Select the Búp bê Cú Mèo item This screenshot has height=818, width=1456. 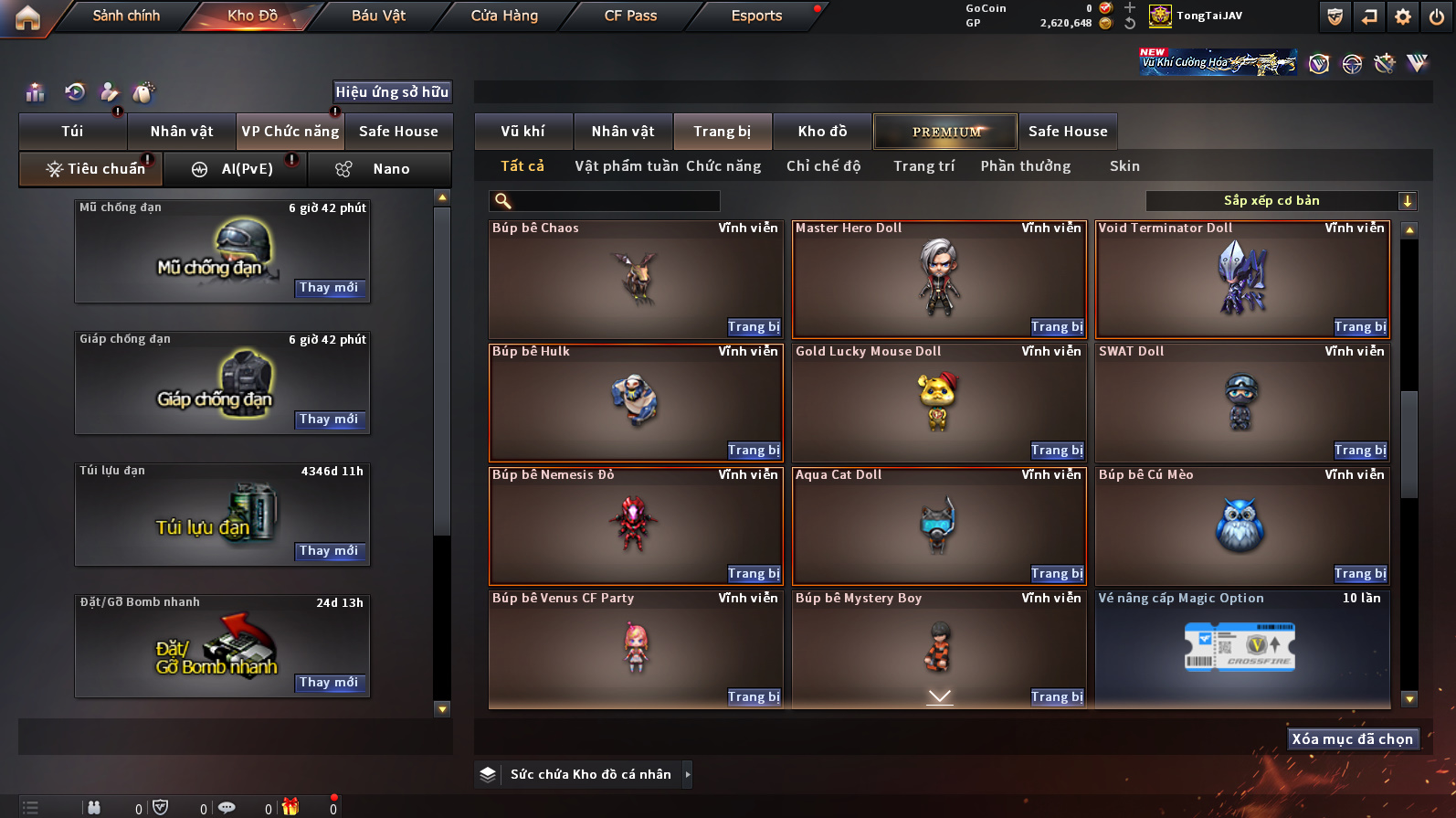point(1242,526)
